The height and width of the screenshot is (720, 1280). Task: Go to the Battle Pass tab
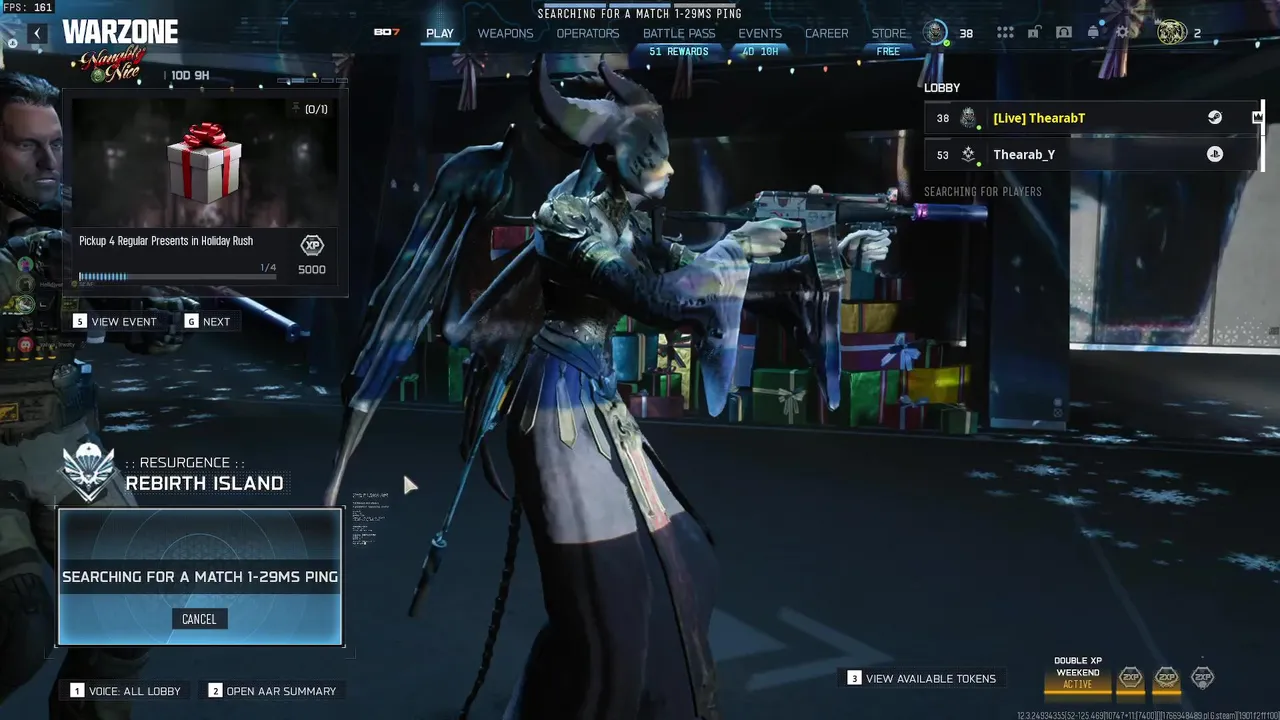pos(679,33)
